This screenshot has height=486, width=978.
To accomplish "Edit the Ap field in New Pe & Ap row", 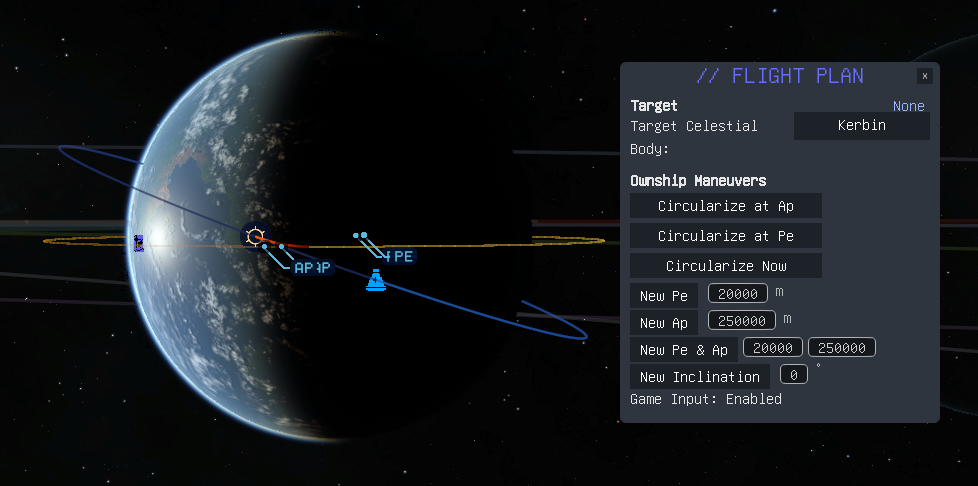I will click(842, 348).
